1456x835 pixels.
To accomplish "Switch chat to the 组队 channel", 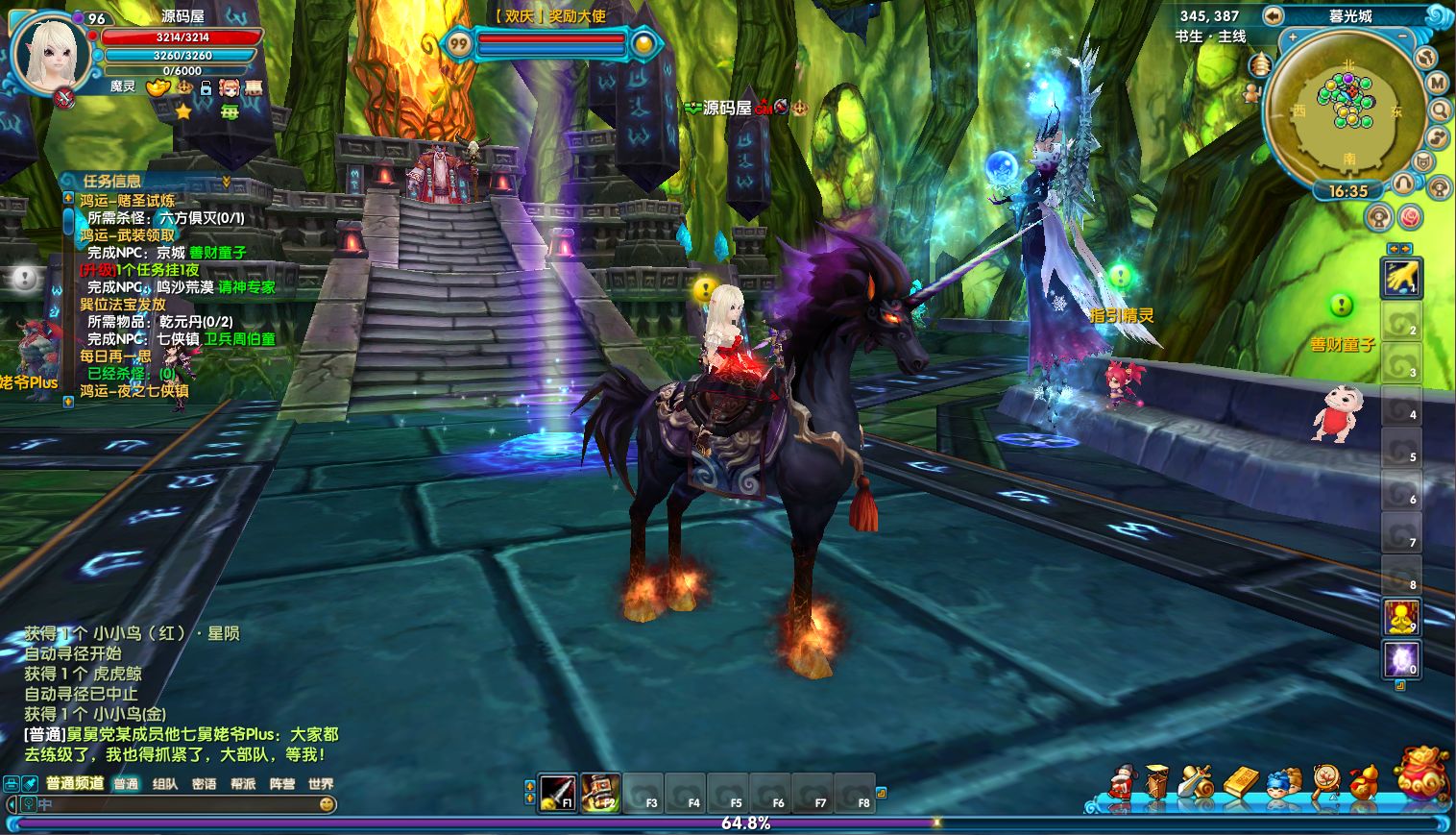I will (165, 784).
